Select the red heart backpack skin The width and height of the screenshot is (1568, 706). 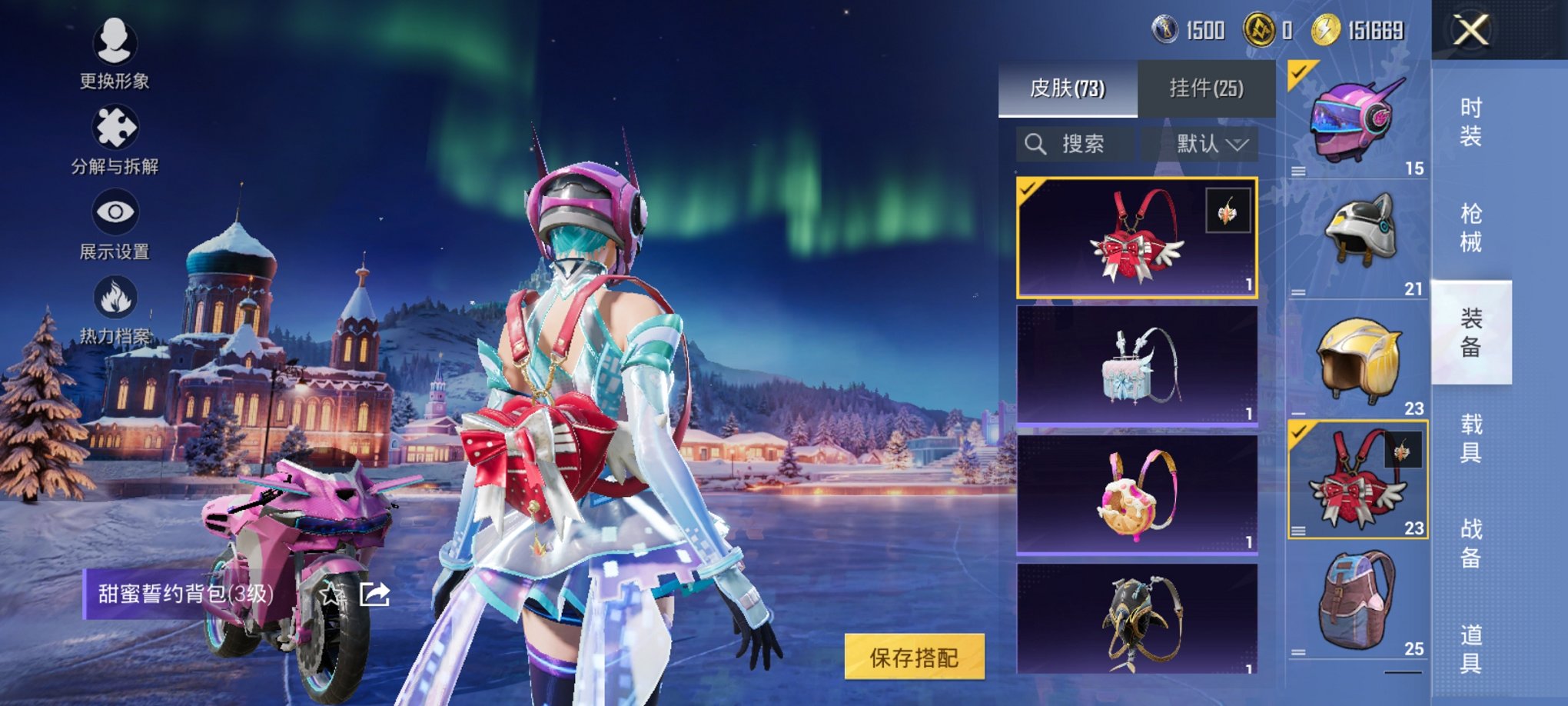pyautogui.click(x=1137, y=238)
